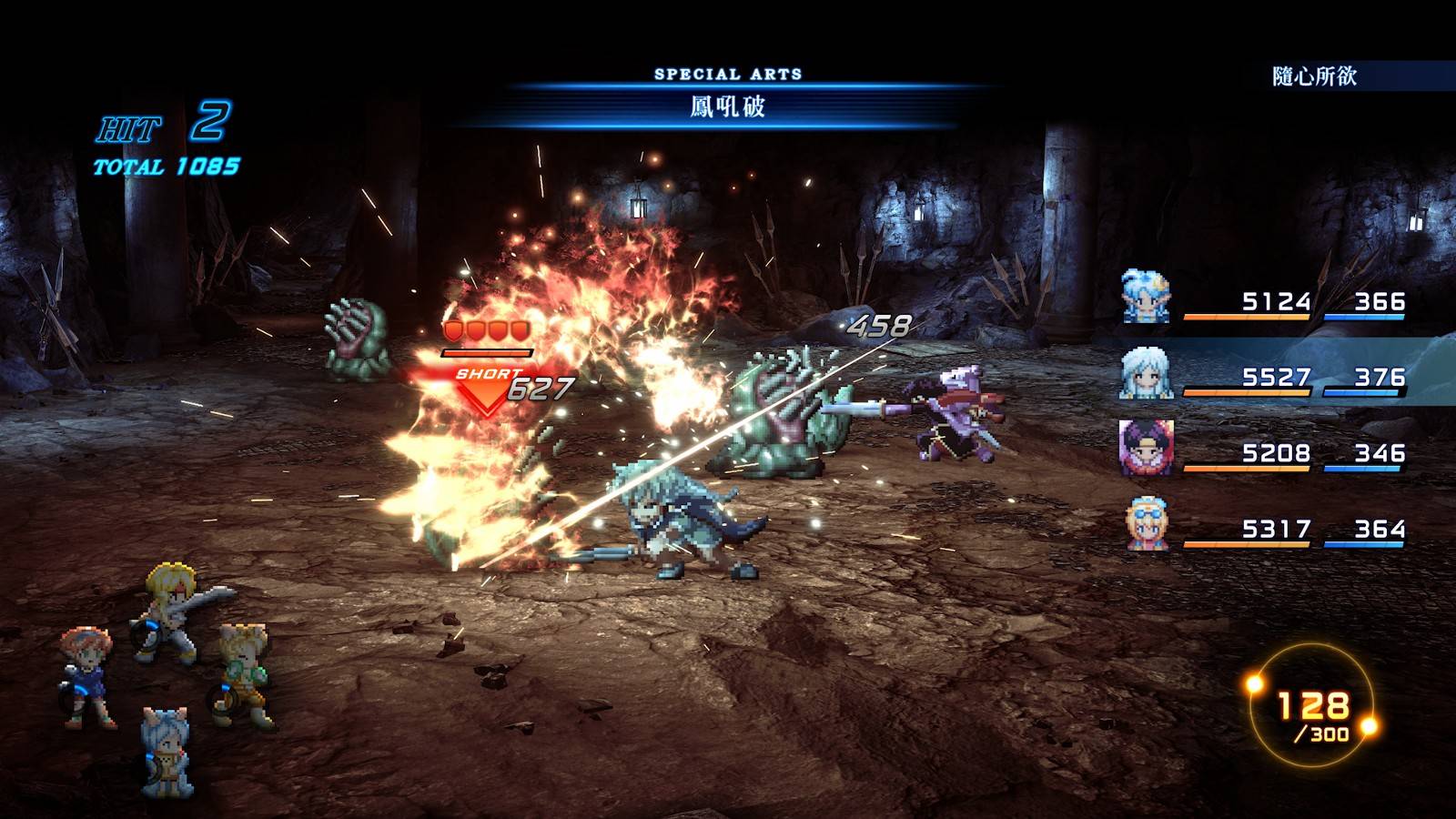Select the blue-haired crescent party member portrait
Viewport: 1456px width, 819px height.
(x=1145, y=297)
